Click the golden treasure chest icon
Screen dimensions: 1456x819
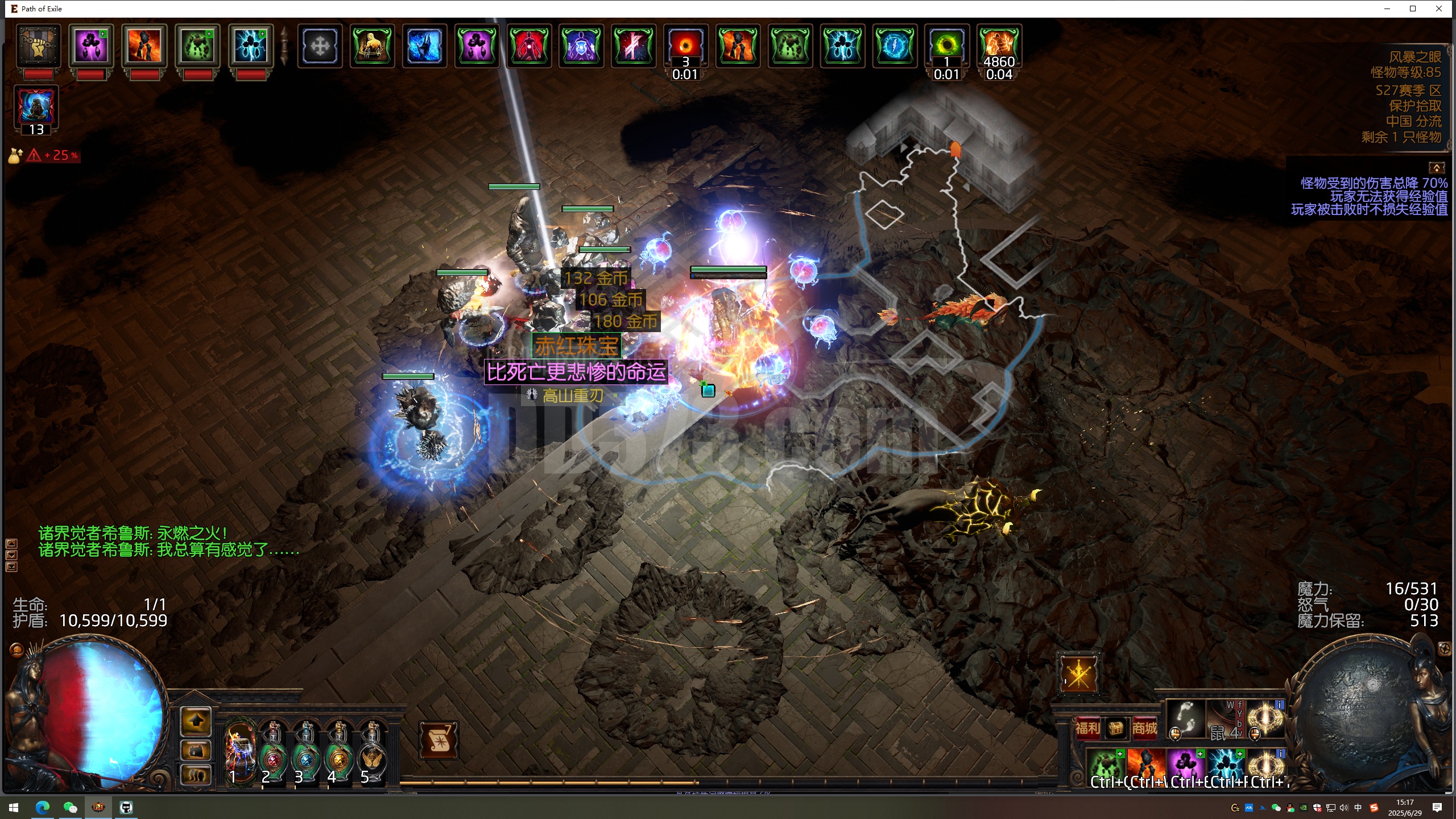point(1116,728)
